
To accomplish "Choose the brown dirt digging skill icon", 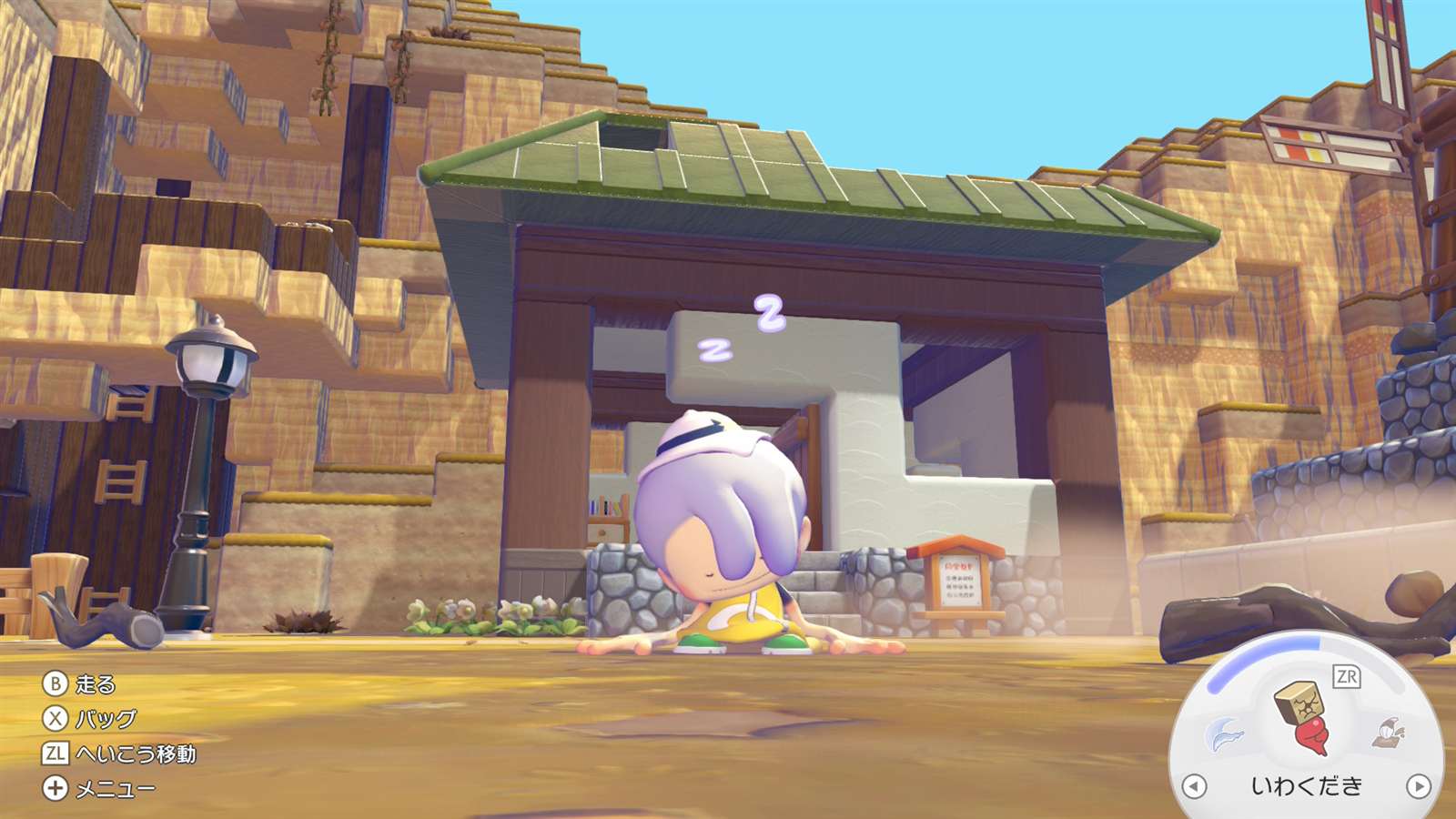I will [x=1389, y=733].
